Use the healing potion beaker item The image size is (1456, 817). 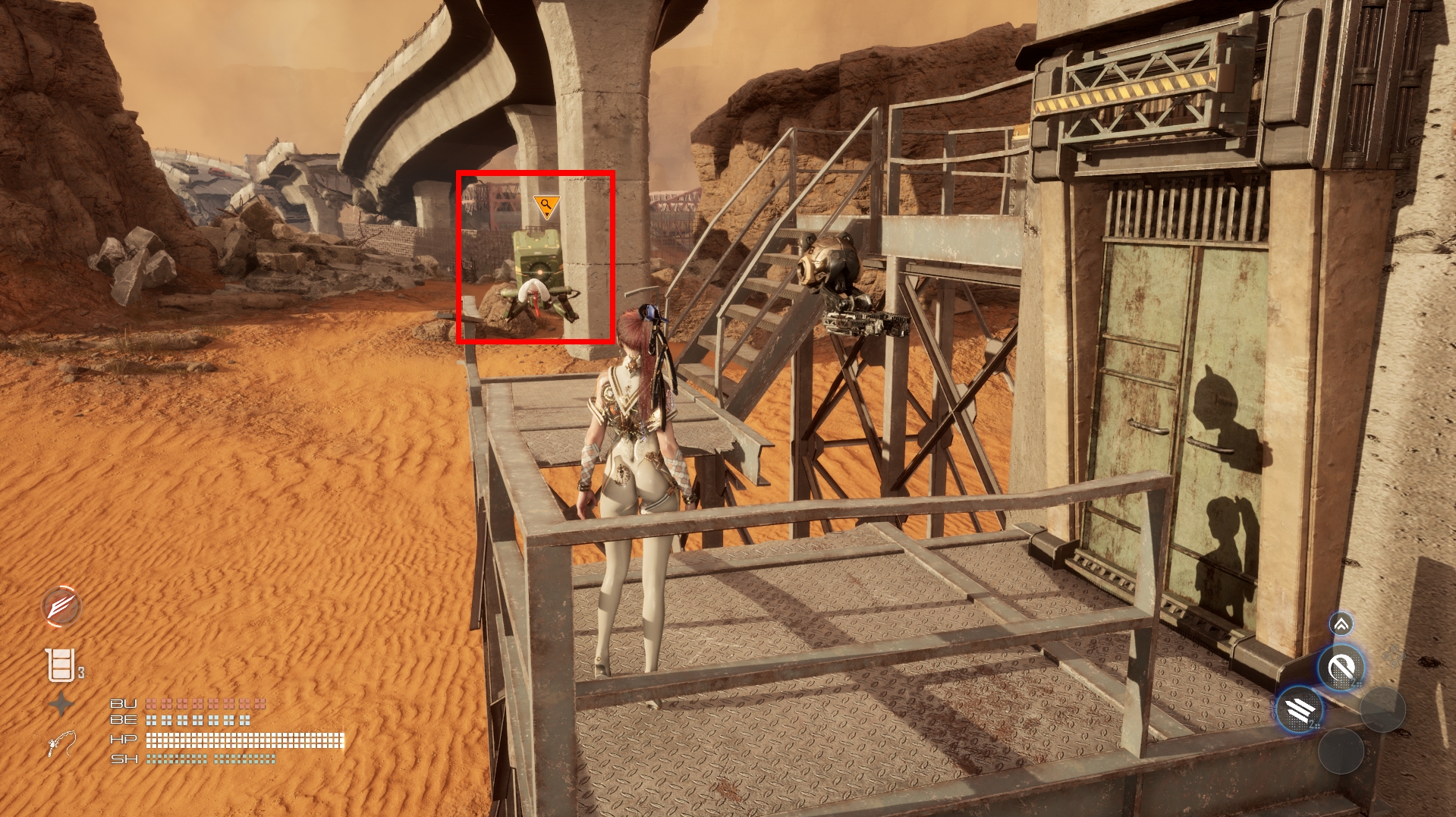(61, 665)
